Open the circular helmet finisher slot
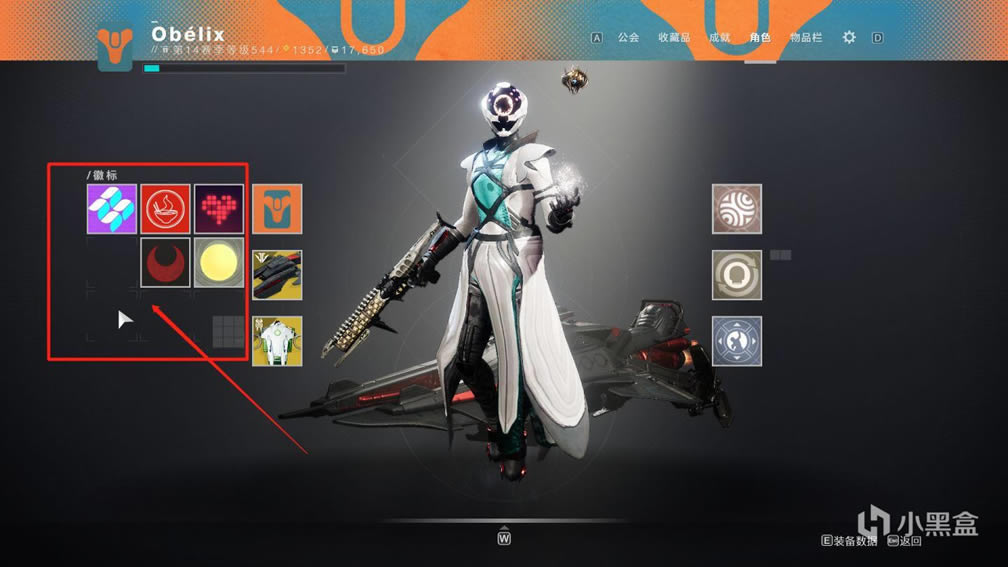The width and height of the screenshot is (1008, 567). coord(737,275)
